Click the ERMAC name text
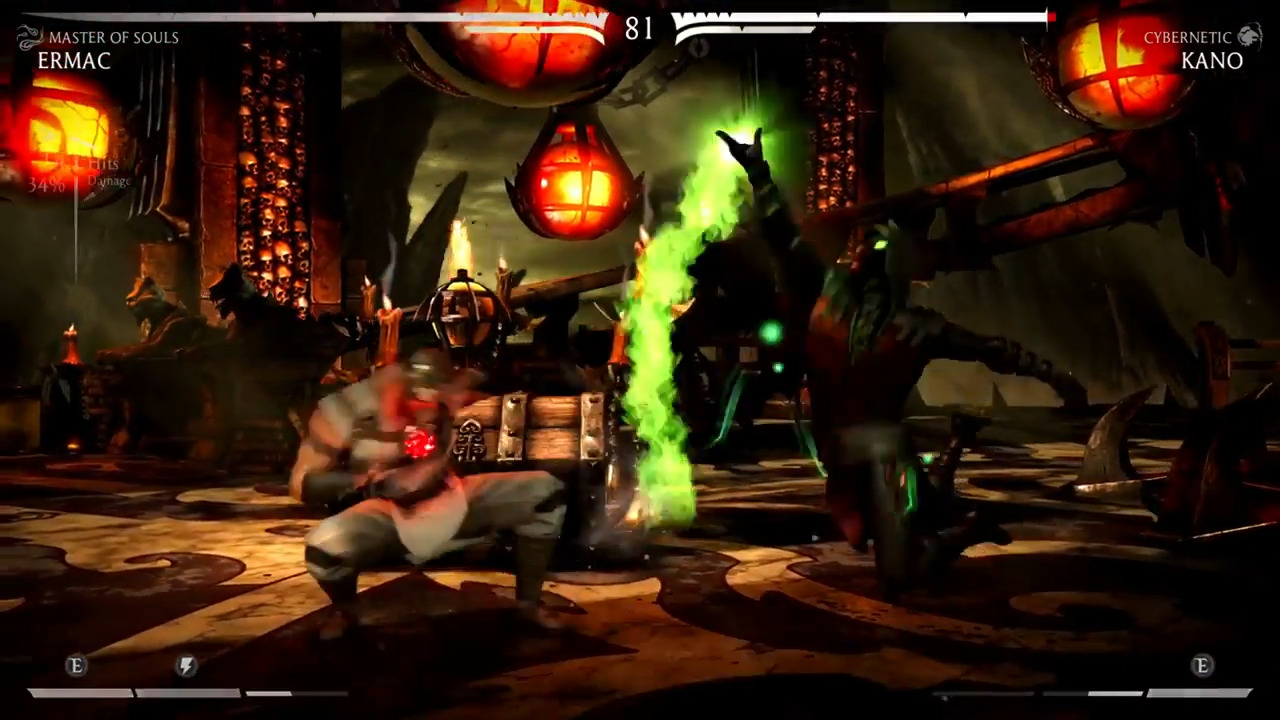The image size is (1280, 720). click(x=74, y=61)
